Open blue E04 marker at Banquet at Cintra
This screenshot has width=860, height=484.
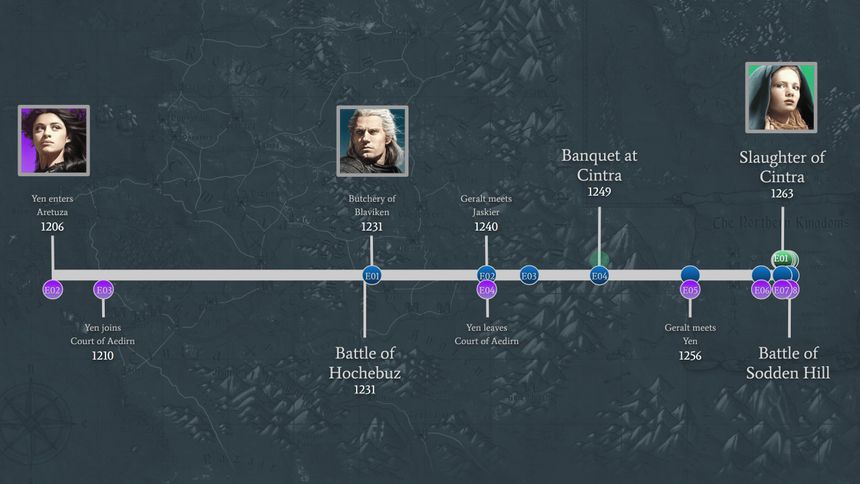(x=599, y=276)
